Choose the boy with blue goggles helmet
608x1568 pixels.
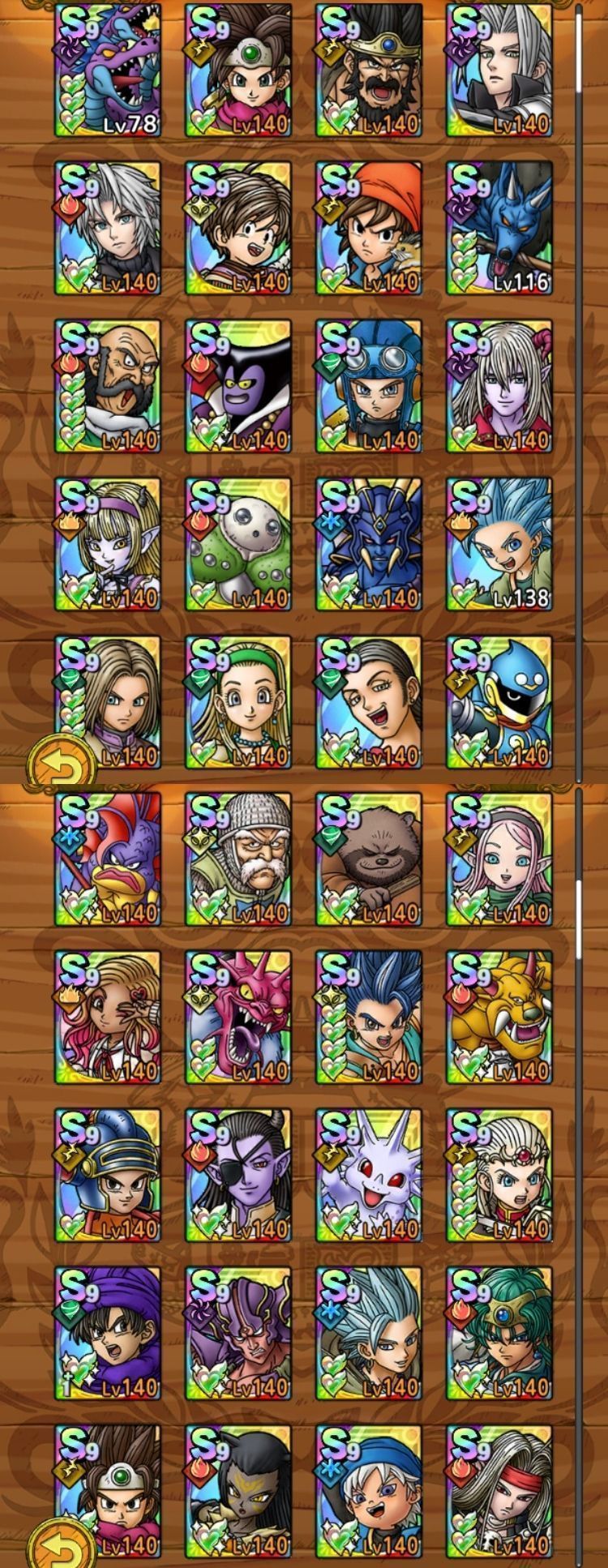tap(369, 387)
